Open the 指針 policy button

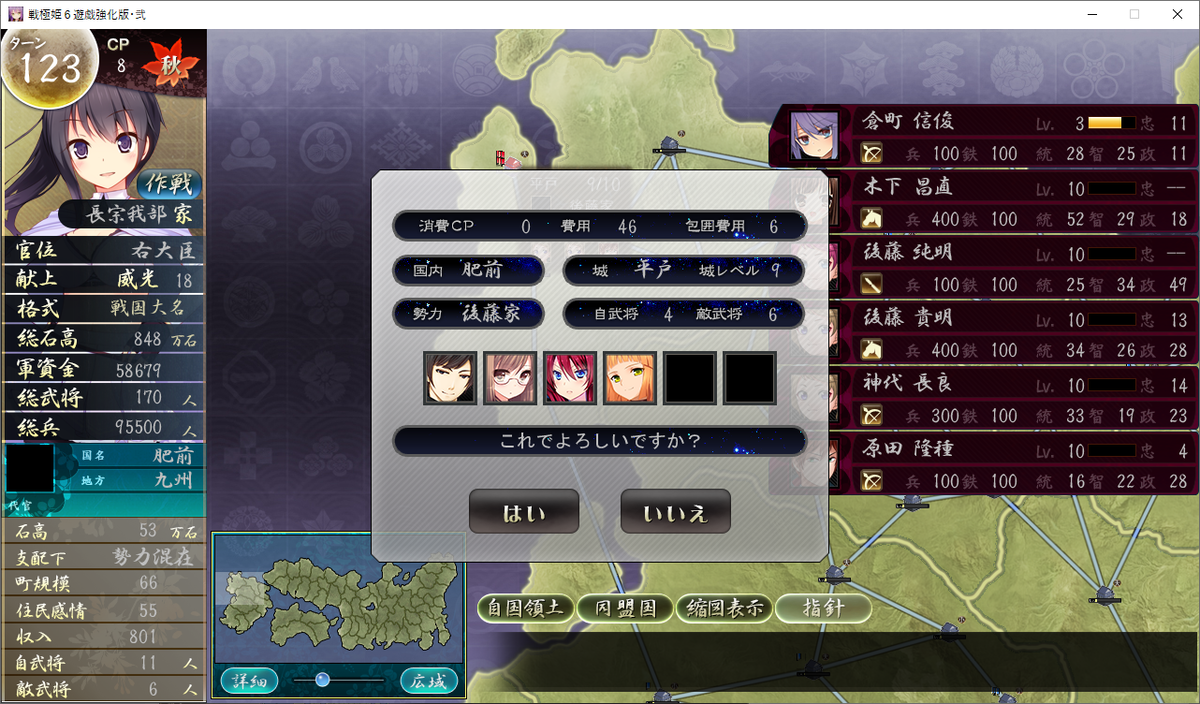click(x=823, y=608)
